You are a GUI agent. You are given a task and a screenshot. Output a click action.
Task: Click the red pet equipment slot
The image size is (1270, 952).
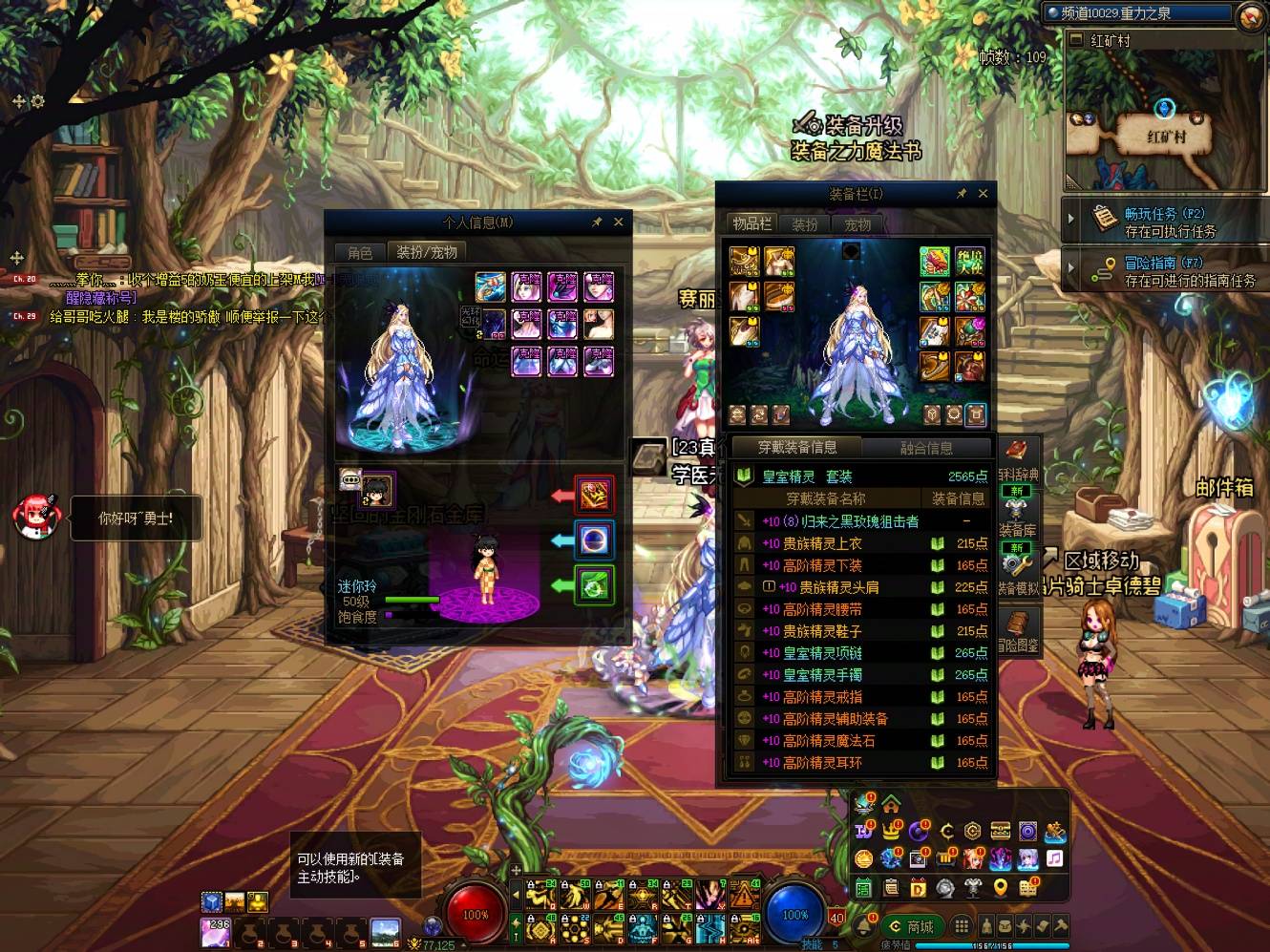(x=593, y=495)
